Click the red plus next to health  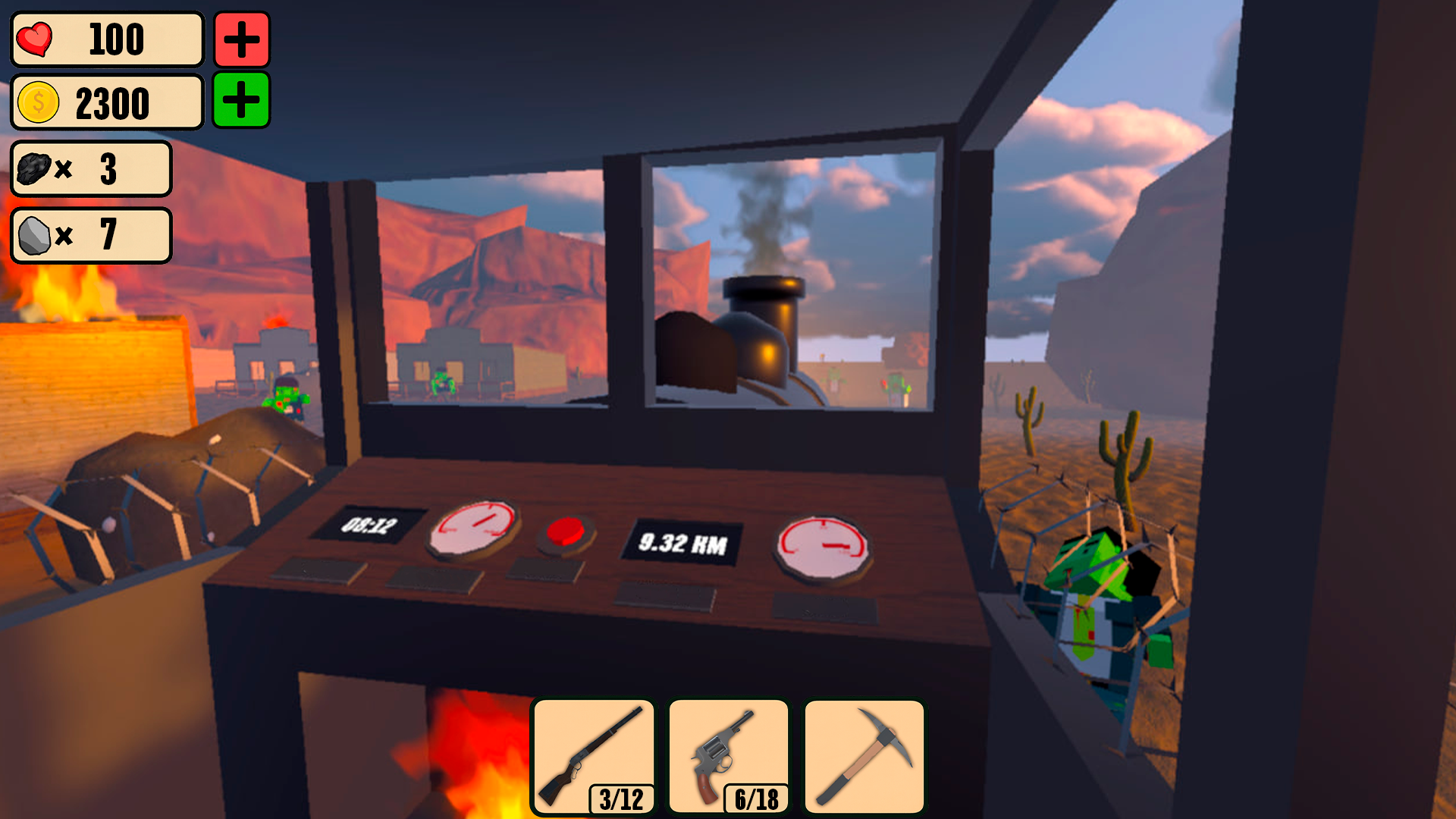tap(240, 41)
